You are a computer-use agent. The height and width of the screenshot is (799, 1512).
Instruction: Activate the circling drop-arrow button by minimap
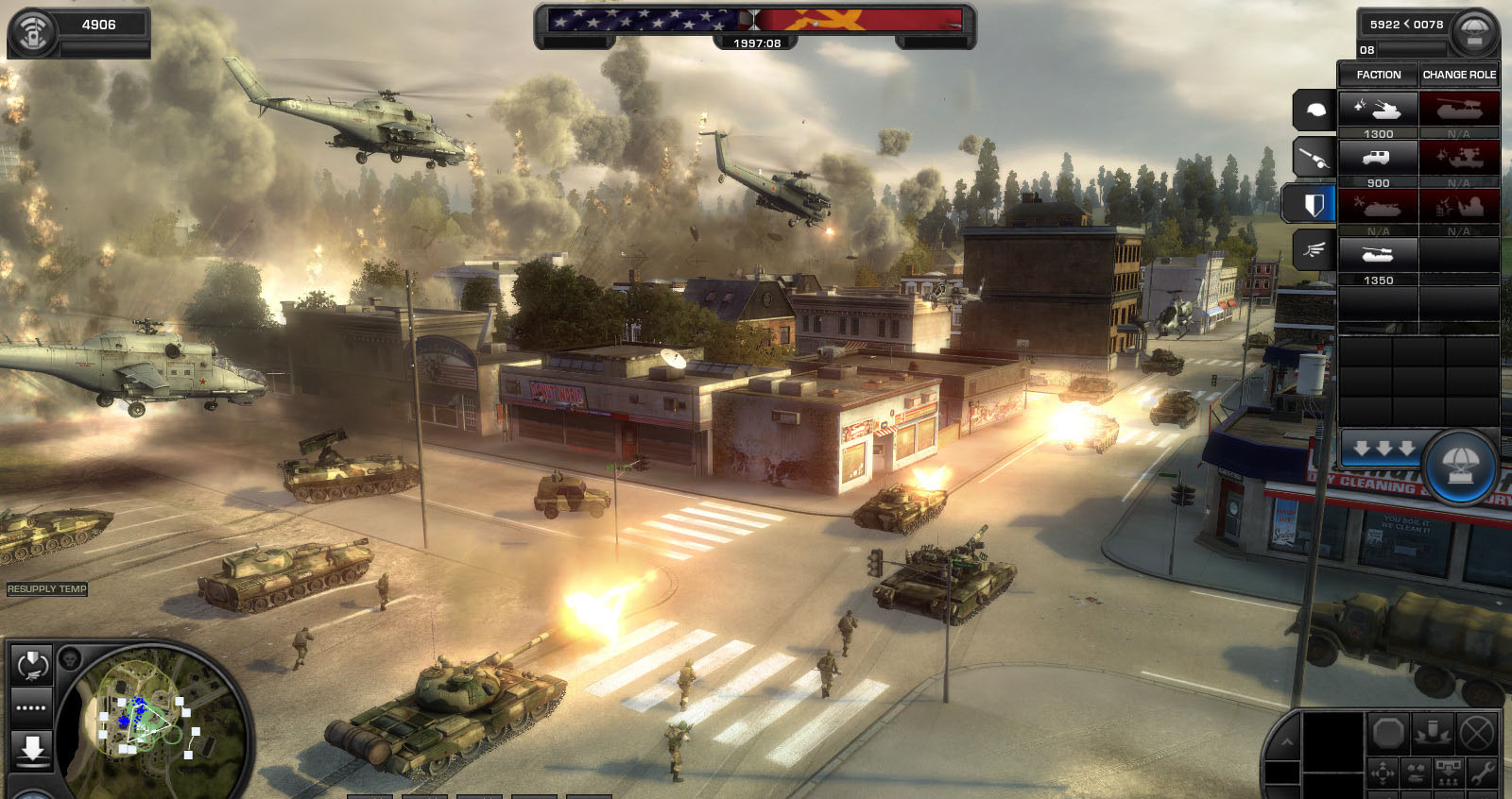[x=32, y=666]
